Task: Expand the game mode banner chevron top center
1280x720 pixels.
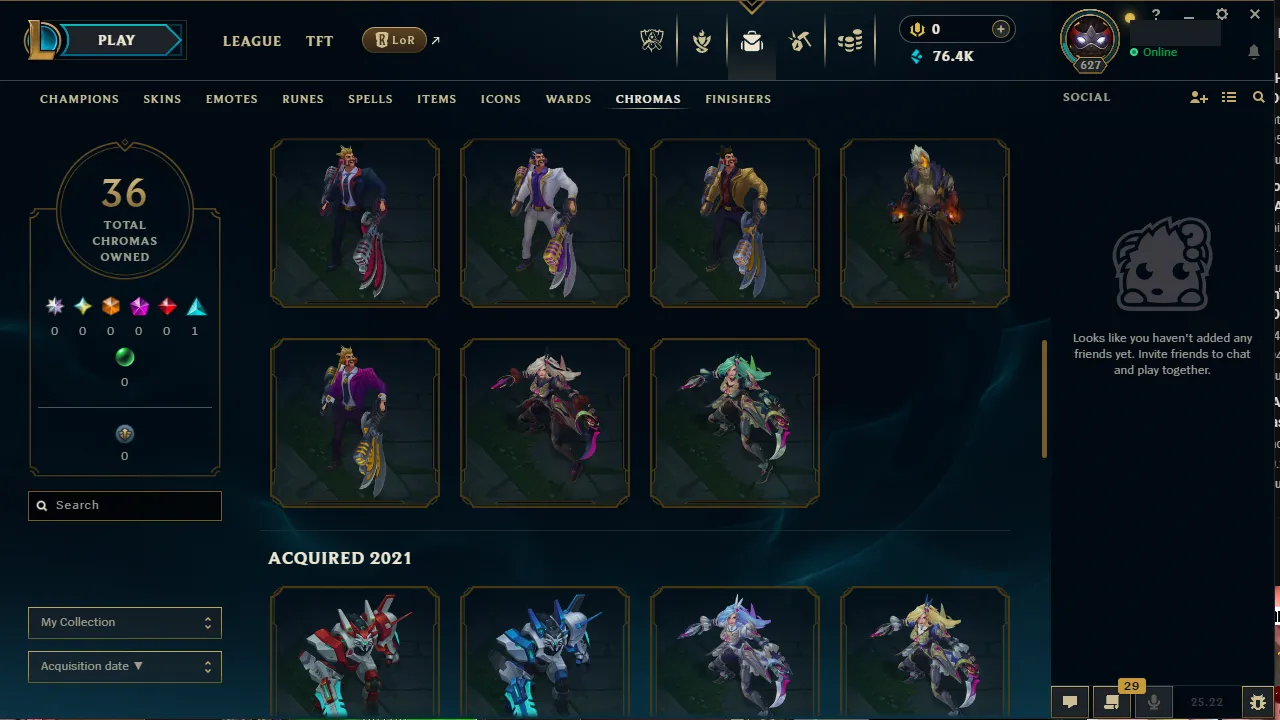Action: [751, 6]
